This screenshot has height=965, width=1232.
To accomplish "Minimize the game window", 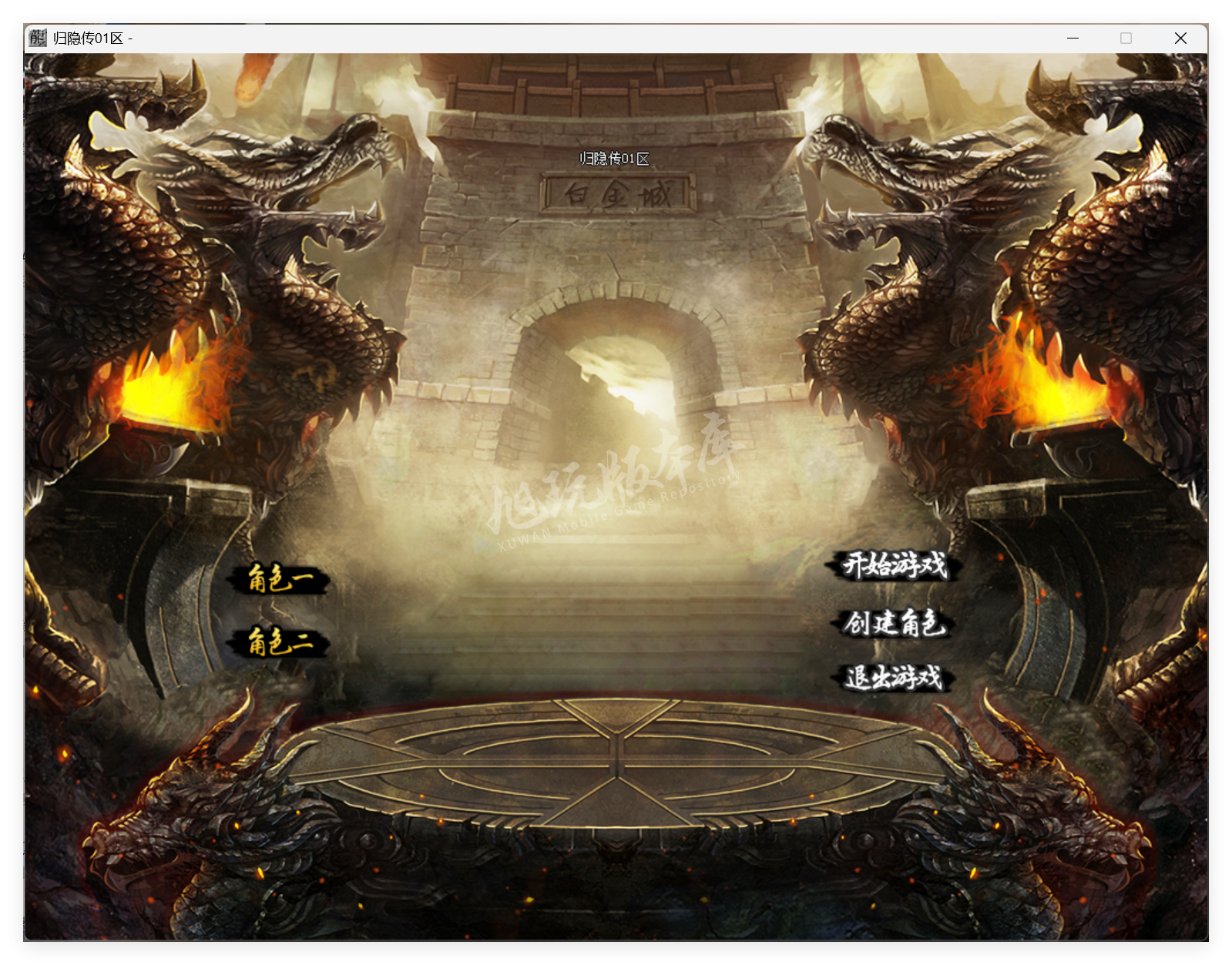I will click(1072, 37).
